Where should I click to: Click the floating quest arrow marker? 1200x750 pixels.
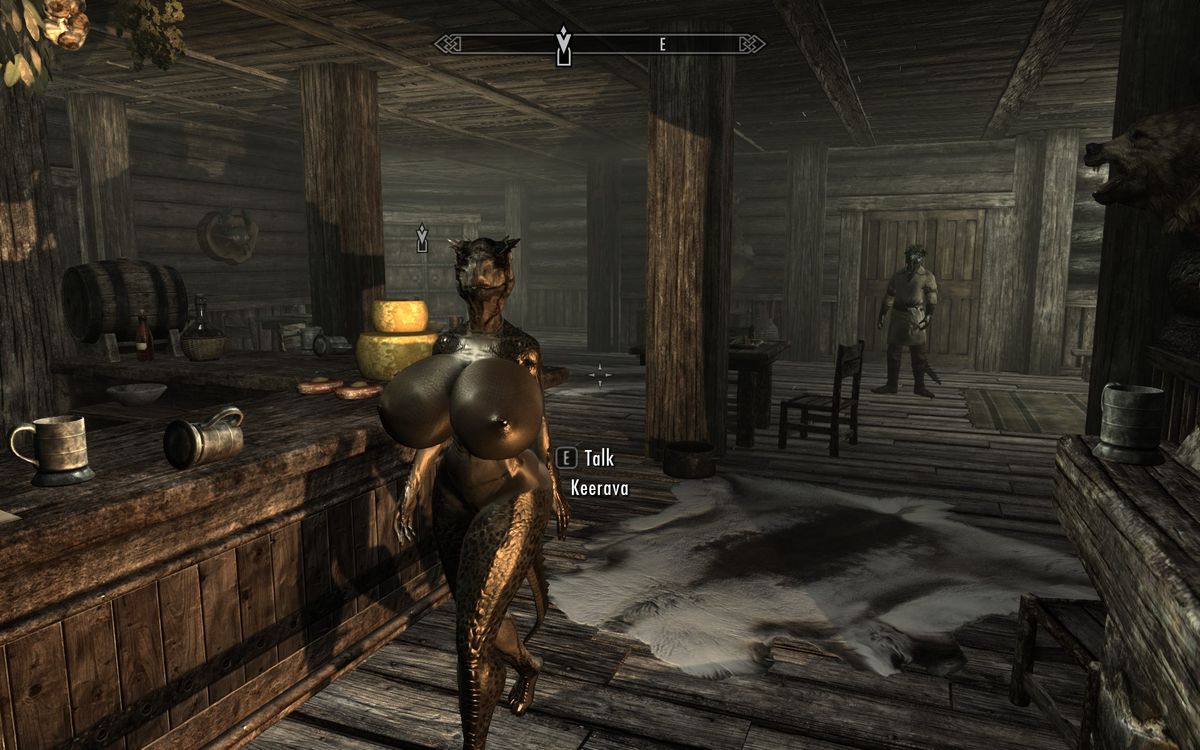click(x=422, y=237)
